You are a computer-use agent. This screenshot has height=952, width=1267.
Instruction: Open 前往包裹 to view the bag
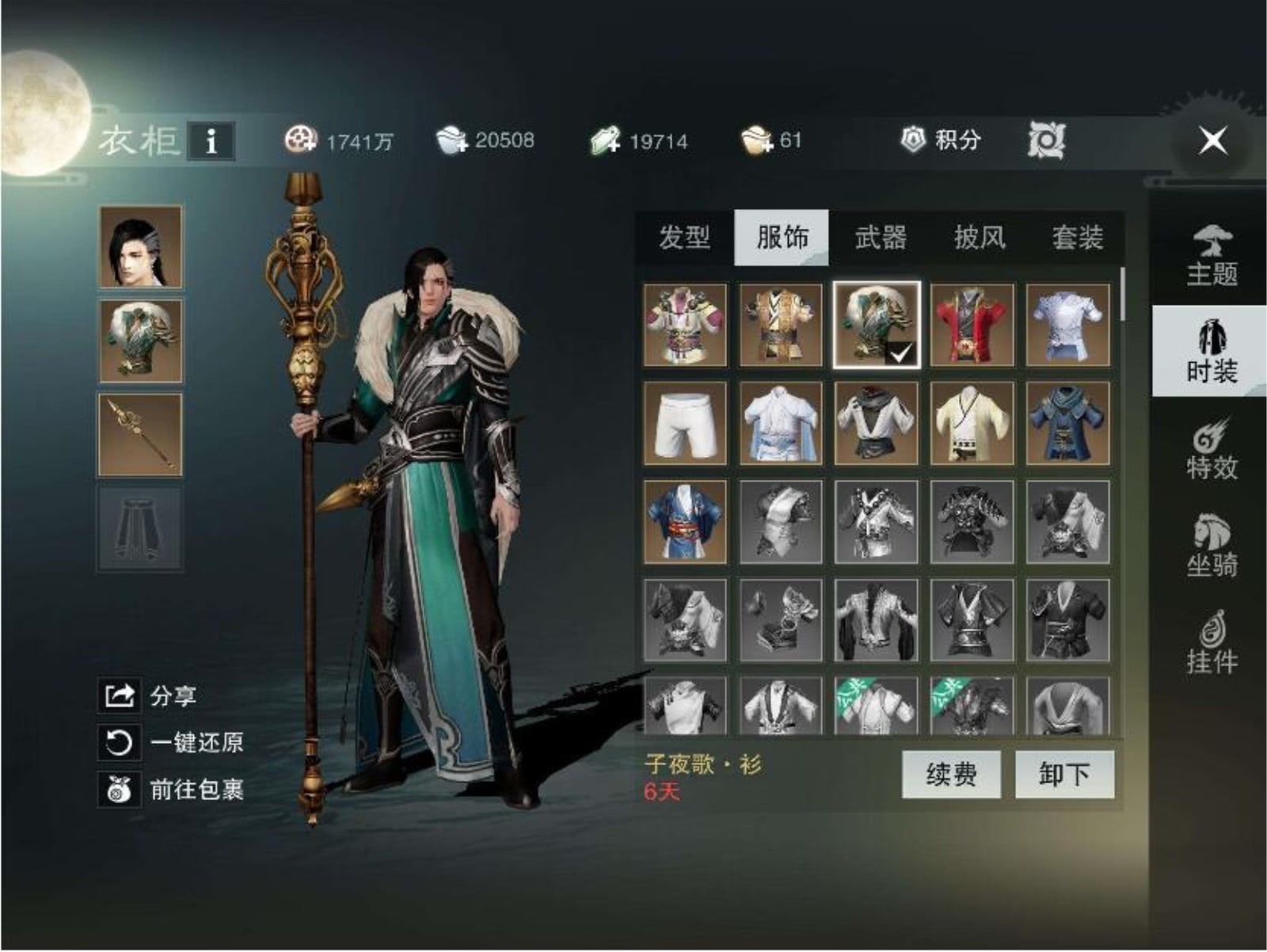click(116, 790)
